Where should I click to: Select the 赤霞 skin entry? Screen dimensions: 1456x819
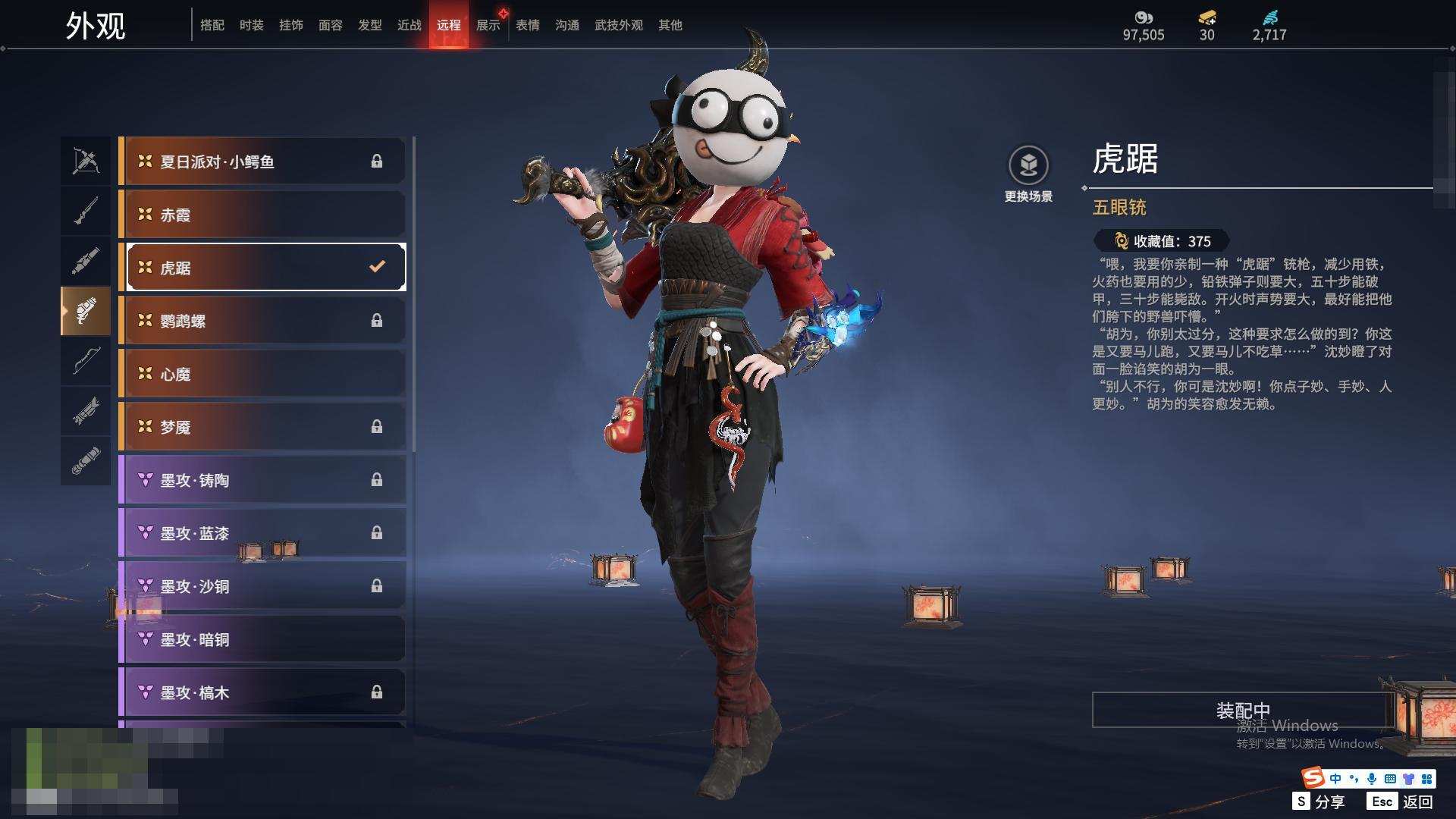point(262,215)
